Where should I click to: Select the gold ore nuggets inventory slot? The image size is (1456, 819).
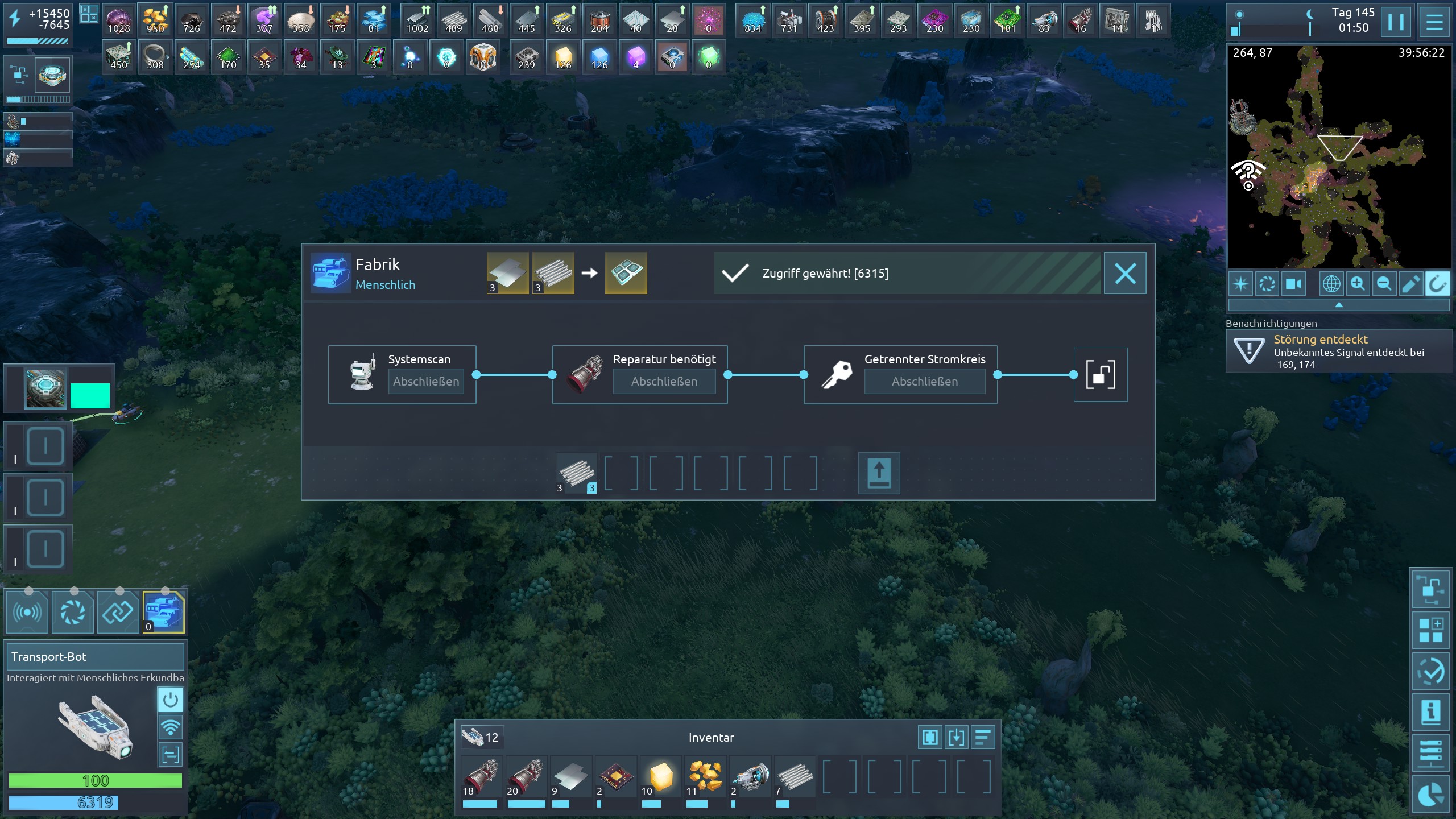click(705, 777)
